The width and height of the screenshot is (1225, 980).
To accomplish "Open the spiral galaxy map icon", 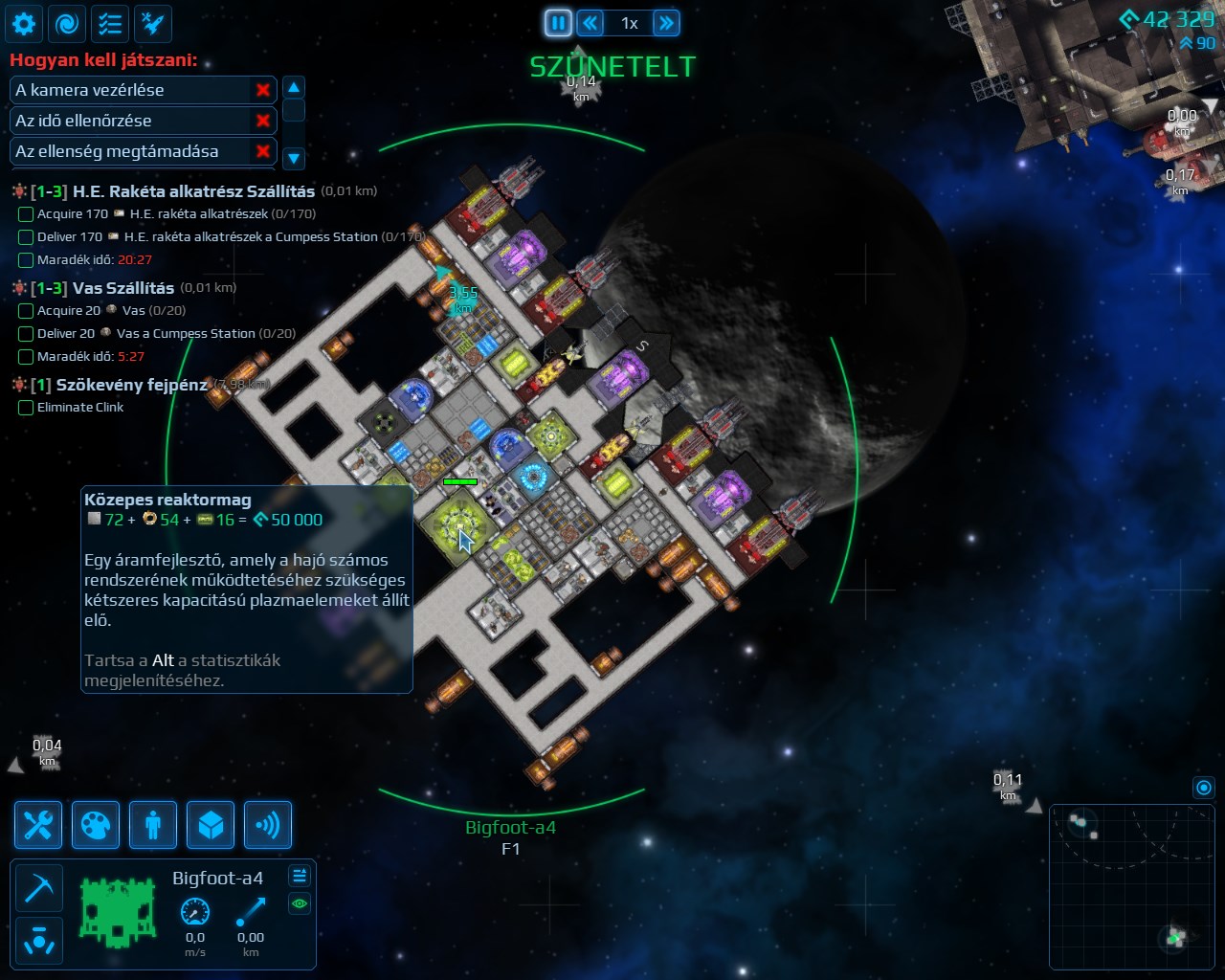I will [x=67, y=24].
